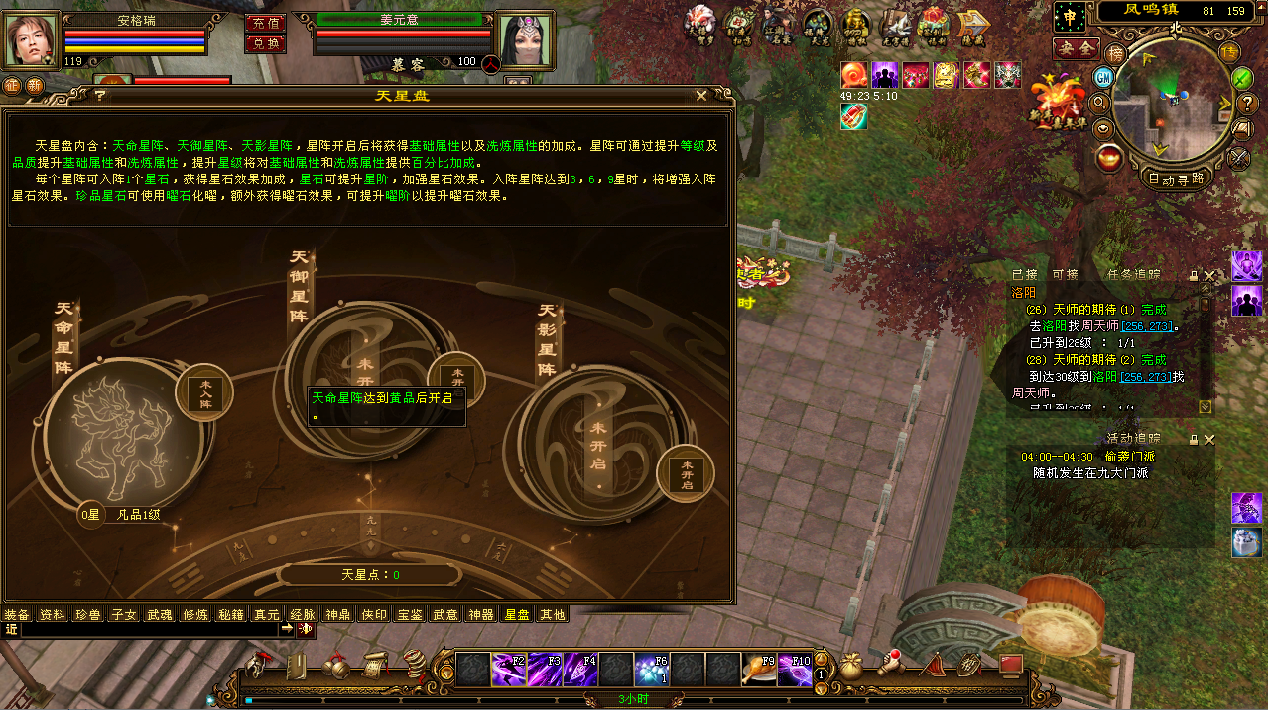Open the 天星盘 help question mark
This screenshot has height=710, width=1268.
(100, 96)
